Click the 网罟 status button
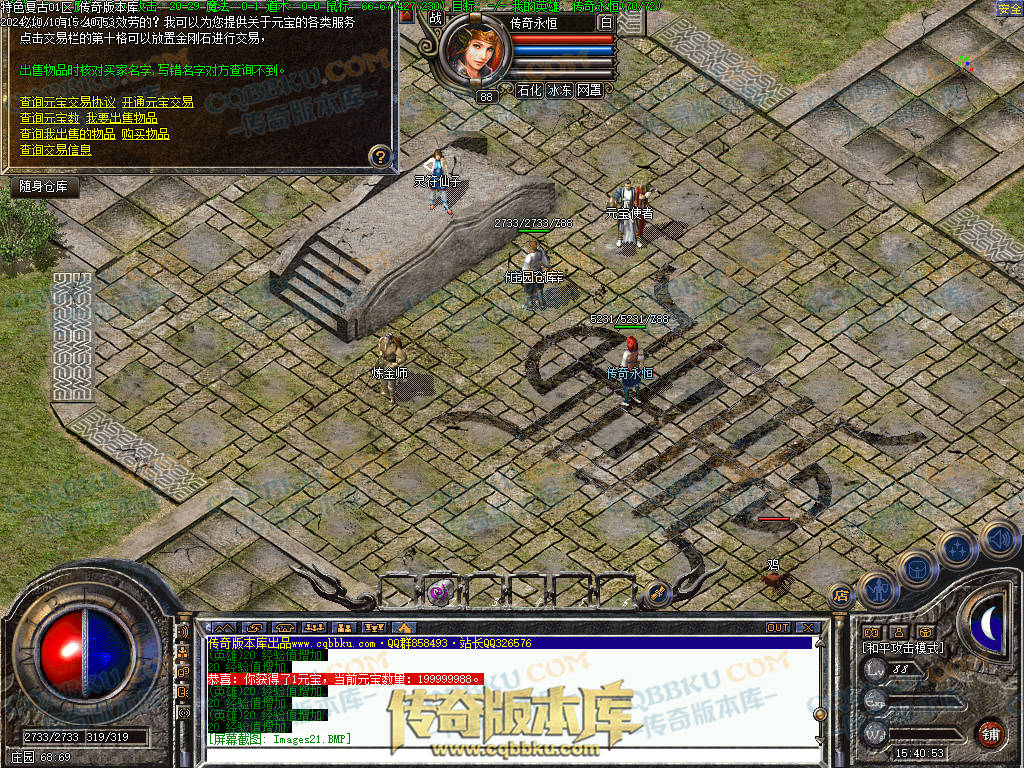Image resolution: width=1024 pixels, height=768 pixels. pos(589,90)
